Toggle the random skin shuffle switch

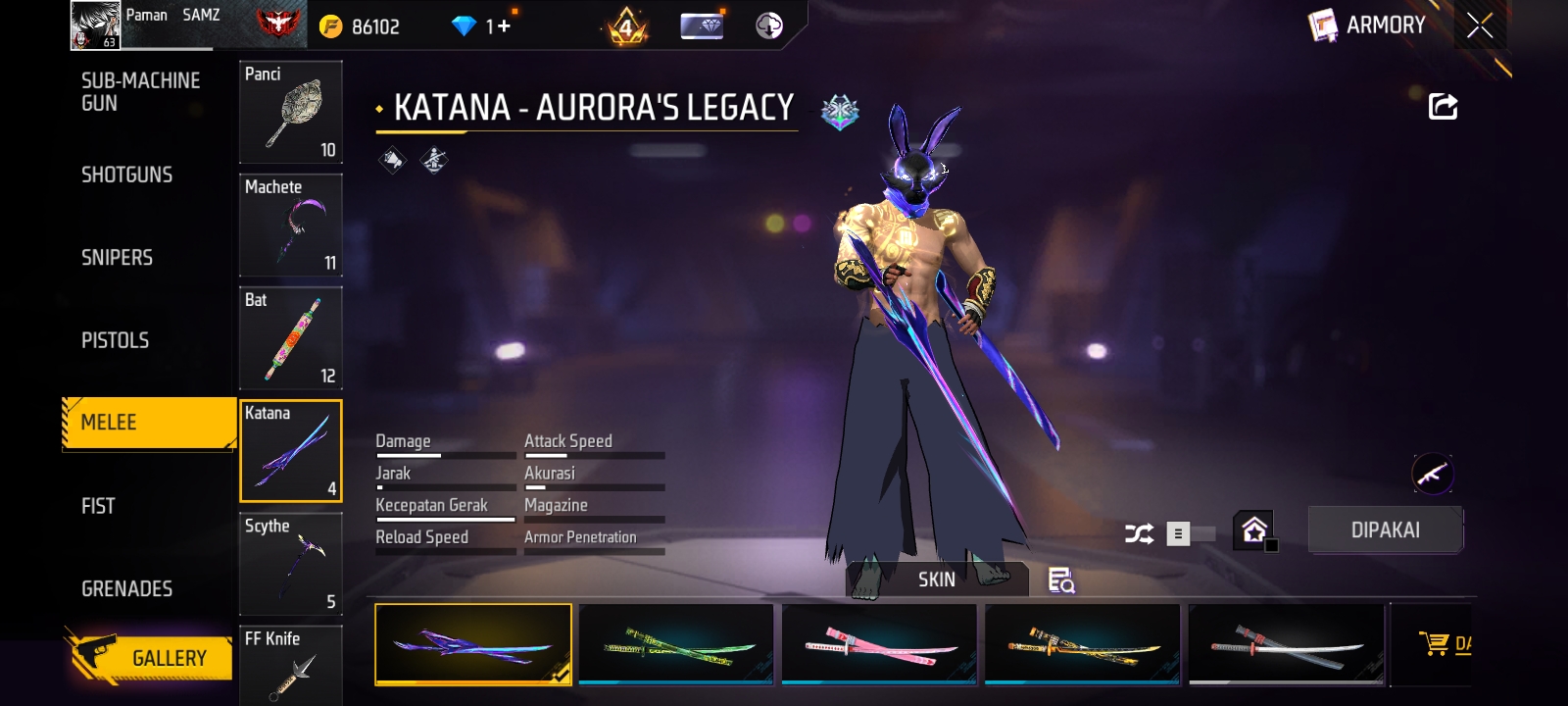pyautogui.click(x=1190, y=533)
